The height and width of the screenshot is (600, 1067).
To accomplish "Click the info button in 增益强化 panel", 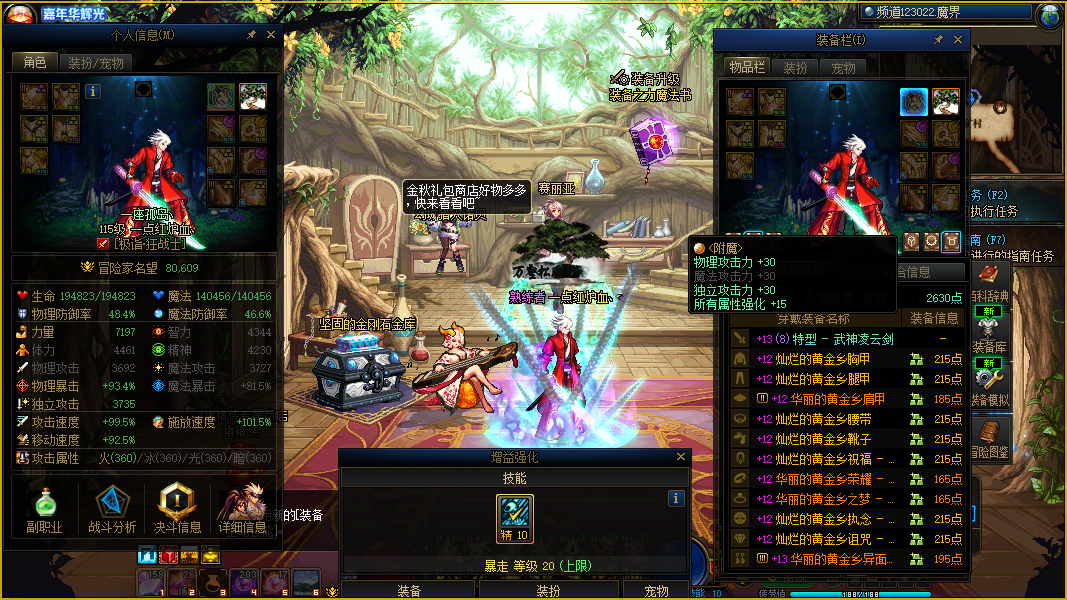I will pos(676,498).
